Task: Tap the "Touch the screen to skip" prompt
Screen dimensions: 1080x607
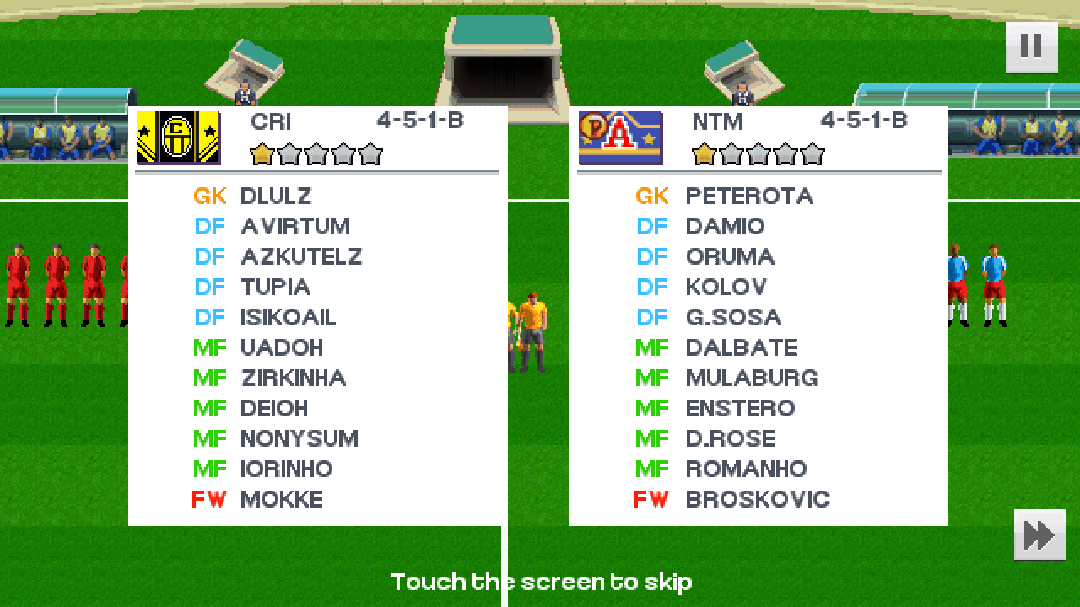Action: pos(541,582)
